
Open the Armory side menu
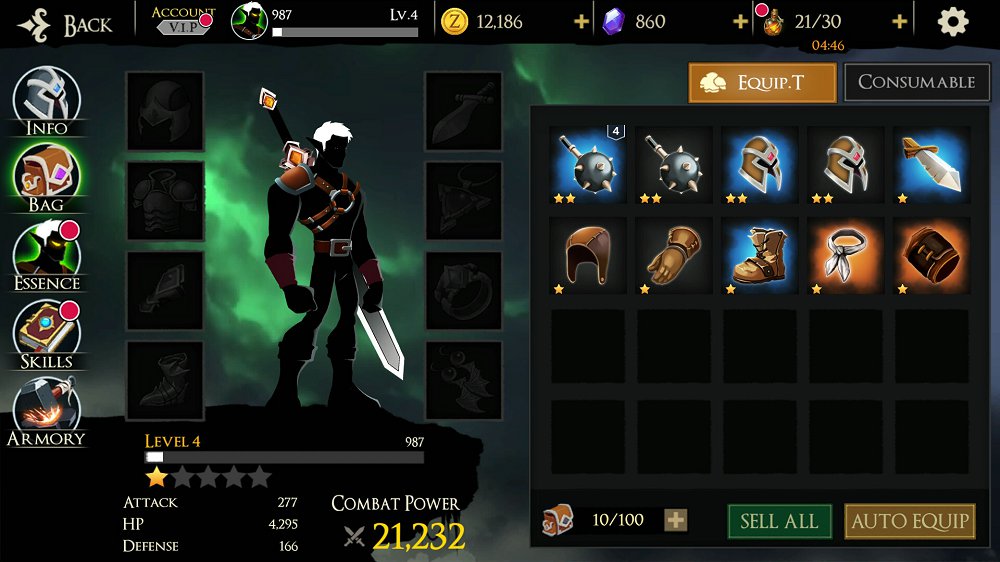[47, 410]
